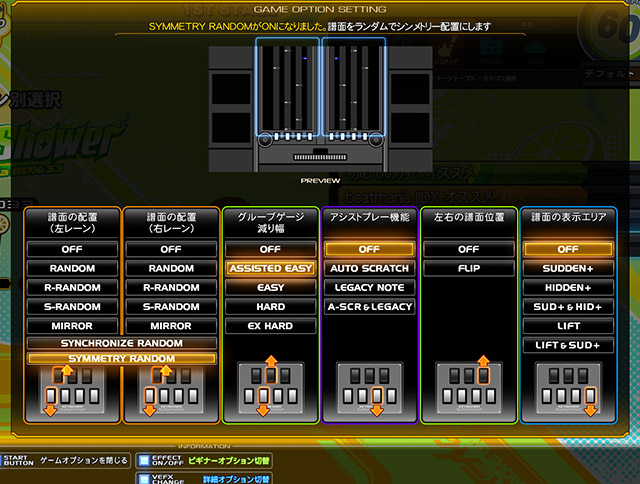Enable AUTO SCRATCH assist

pos(370,268)
